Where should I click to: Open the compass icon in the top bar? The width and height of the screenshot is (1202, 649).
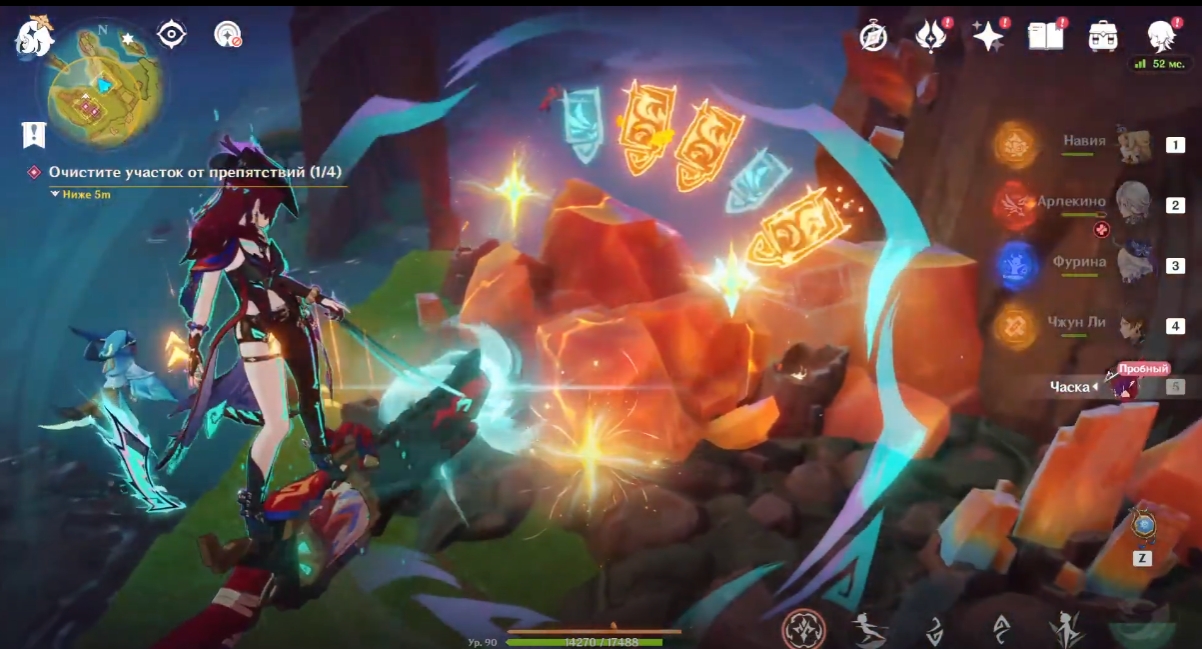tap(873, 37)
